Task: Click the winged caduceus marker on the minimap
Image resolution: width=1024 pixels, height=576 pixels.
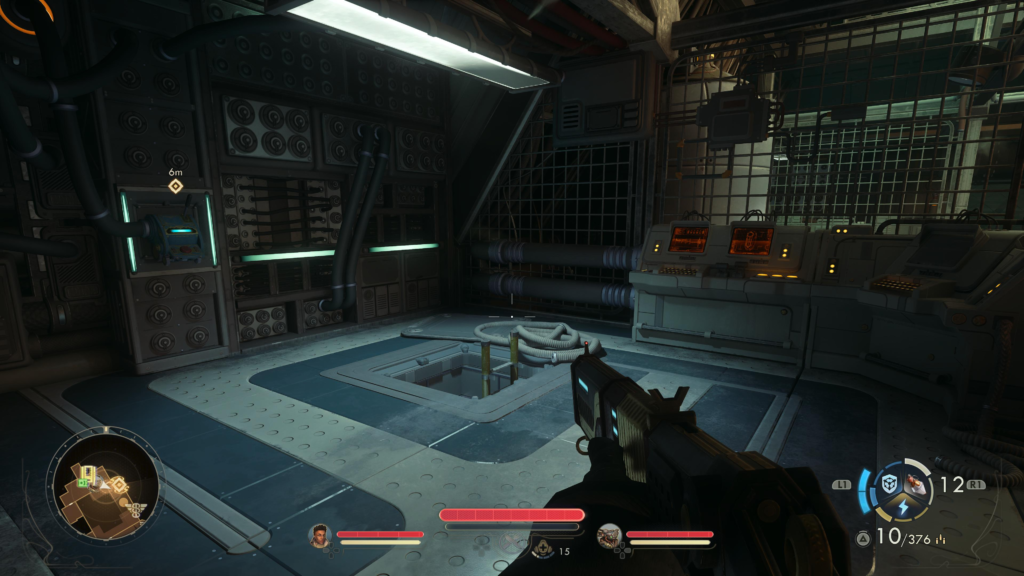Action: coord(135,509)
